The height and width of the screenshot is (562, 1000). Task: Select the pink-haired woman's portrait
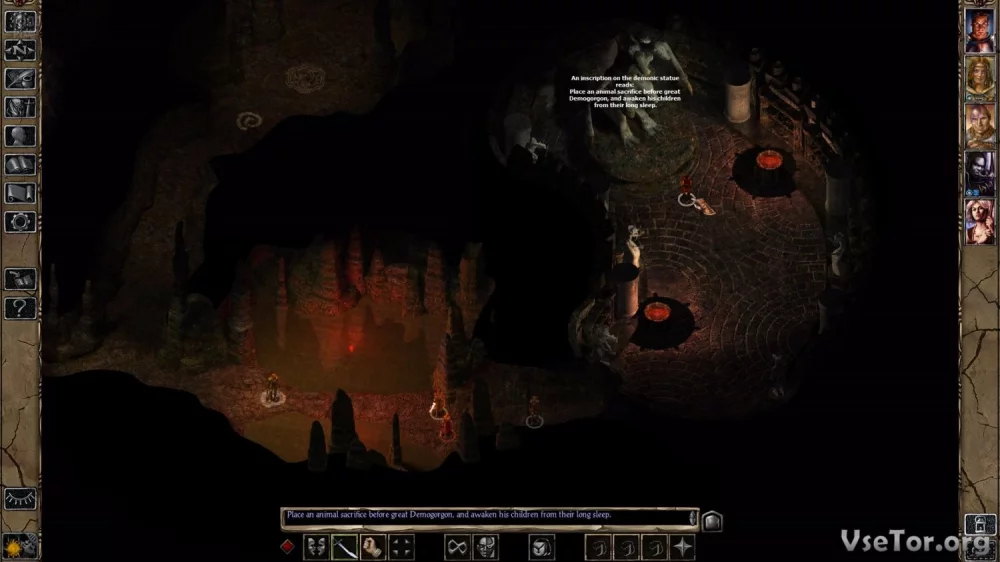click(x=979, y=222)
